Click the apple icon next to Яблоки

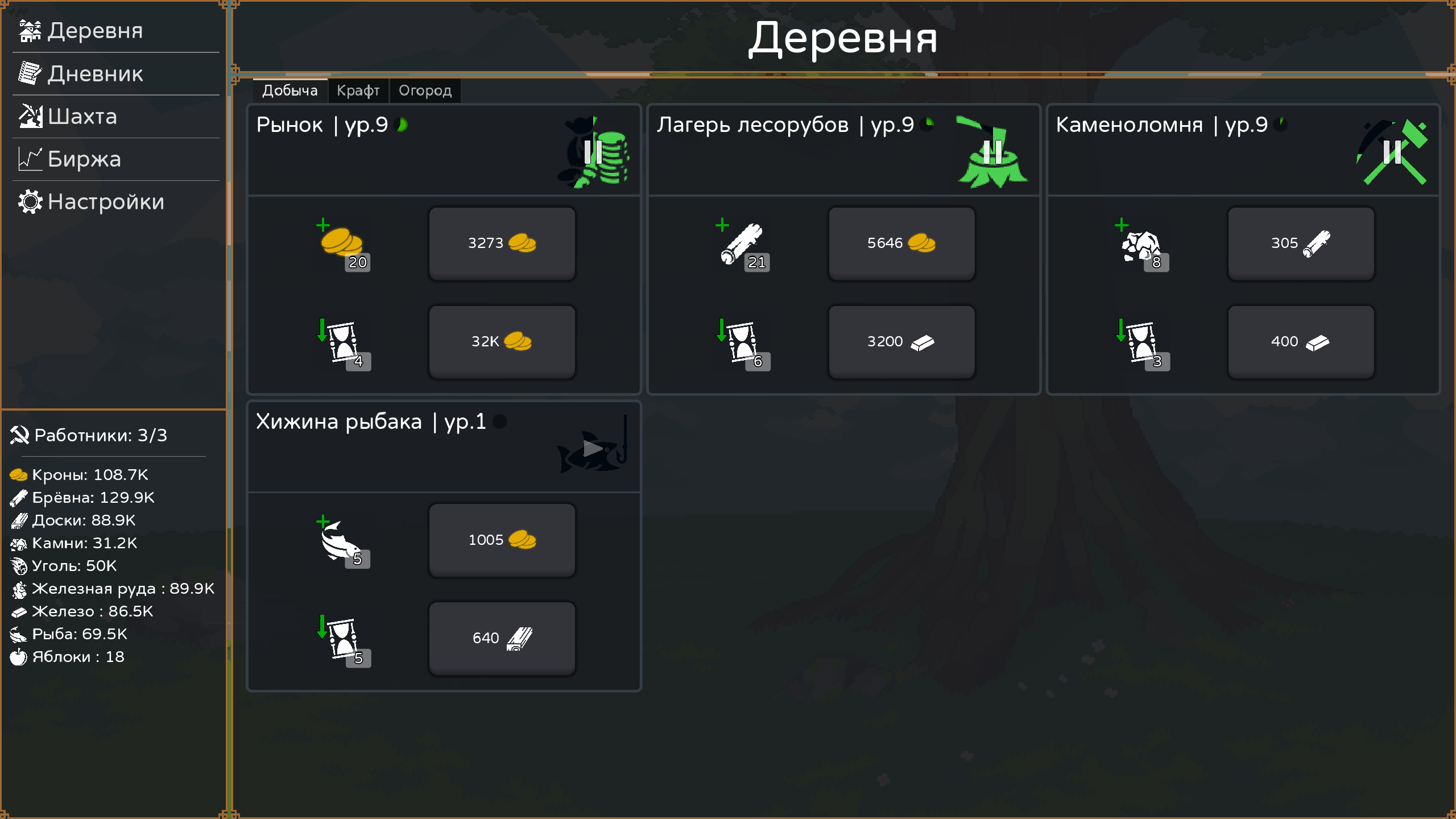coord(19,656)
